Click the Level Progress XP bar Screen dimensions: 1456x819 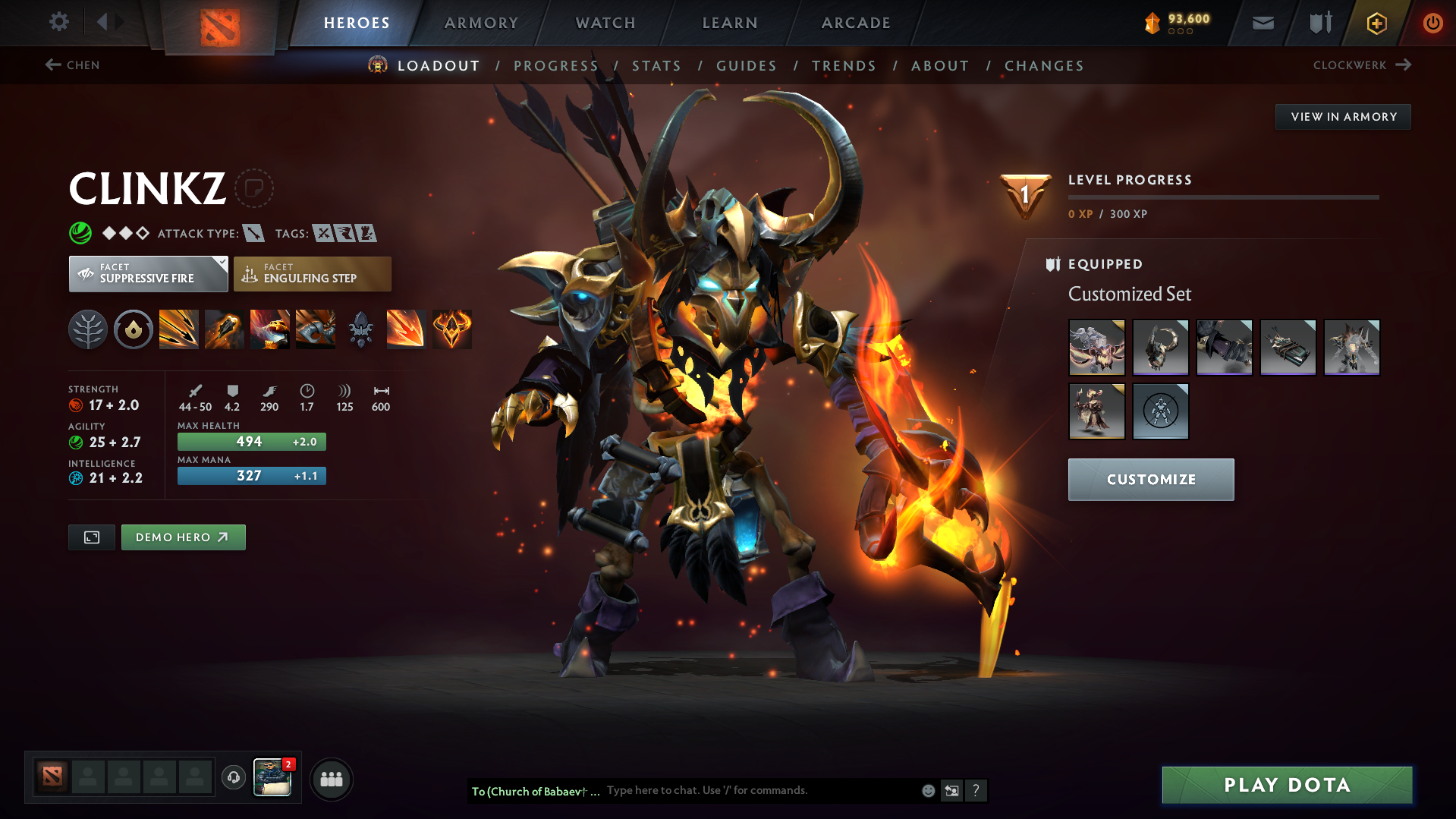(1224, 197)
